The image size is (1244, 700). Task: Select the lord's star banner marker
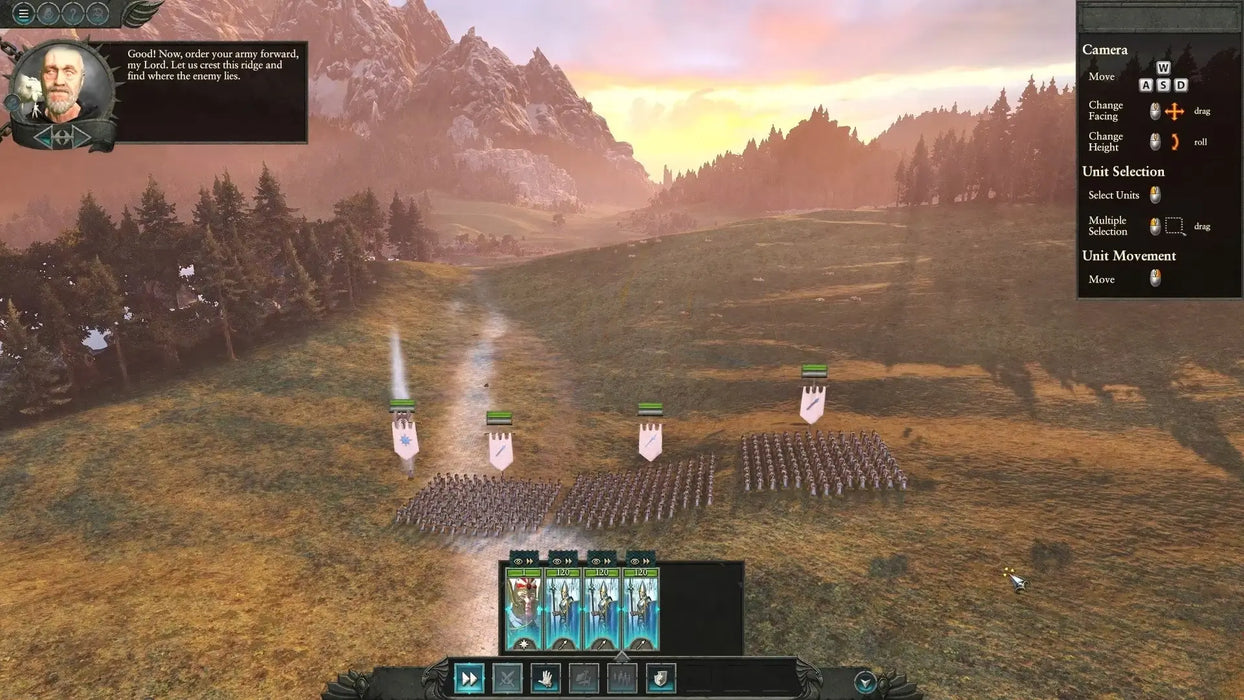[x=405, y=438]
